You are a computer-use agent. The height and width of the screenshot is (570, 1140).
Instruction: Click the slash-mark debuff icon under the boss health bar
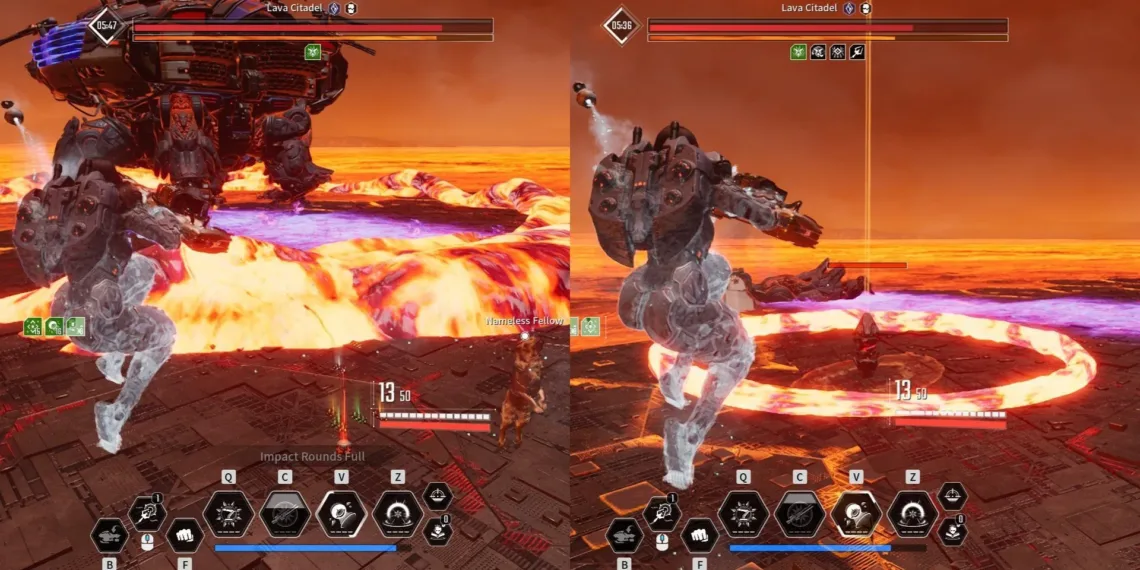point(857,52)
